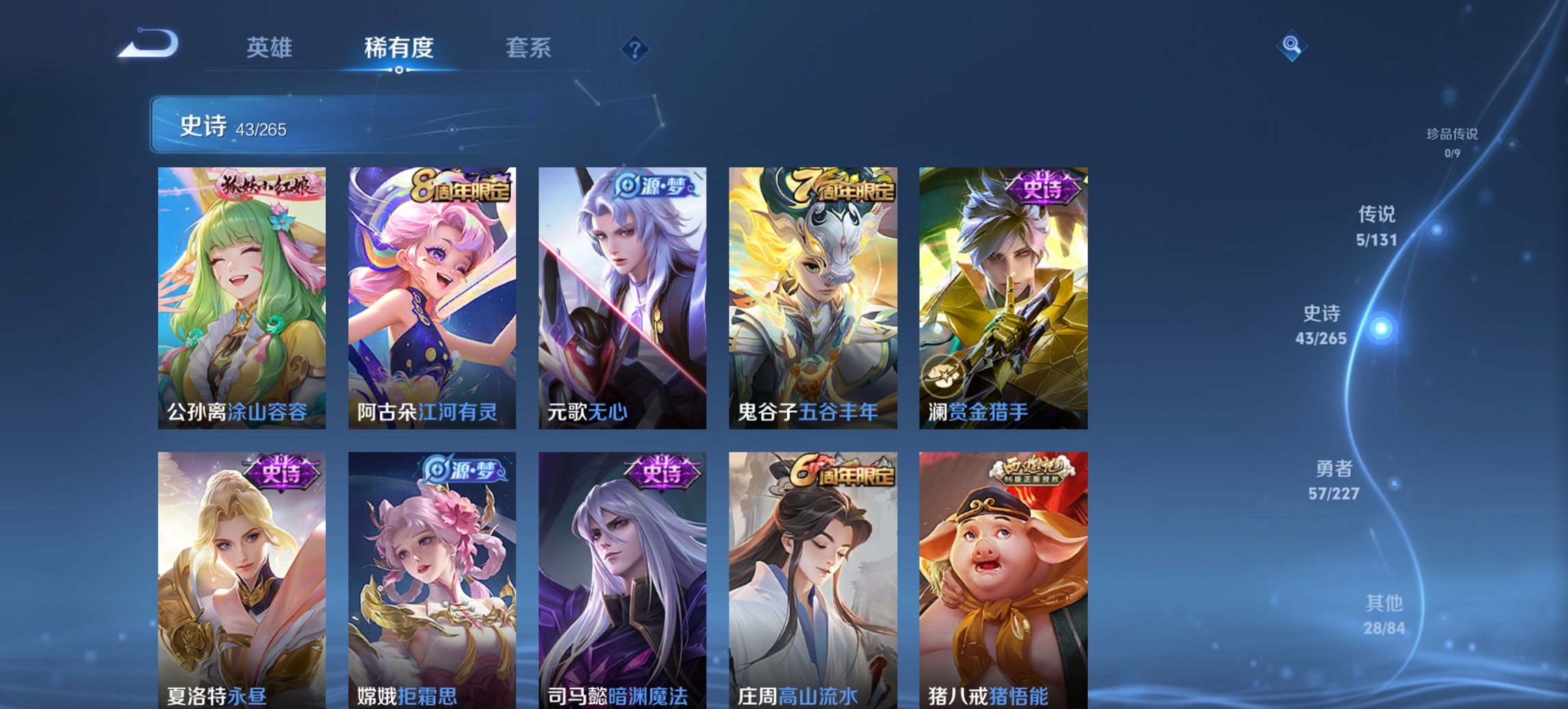Switch to the 英雄 tab
Image resolution: width=1568 pixels, height=709 pixels.
click(x=270, y=48)
